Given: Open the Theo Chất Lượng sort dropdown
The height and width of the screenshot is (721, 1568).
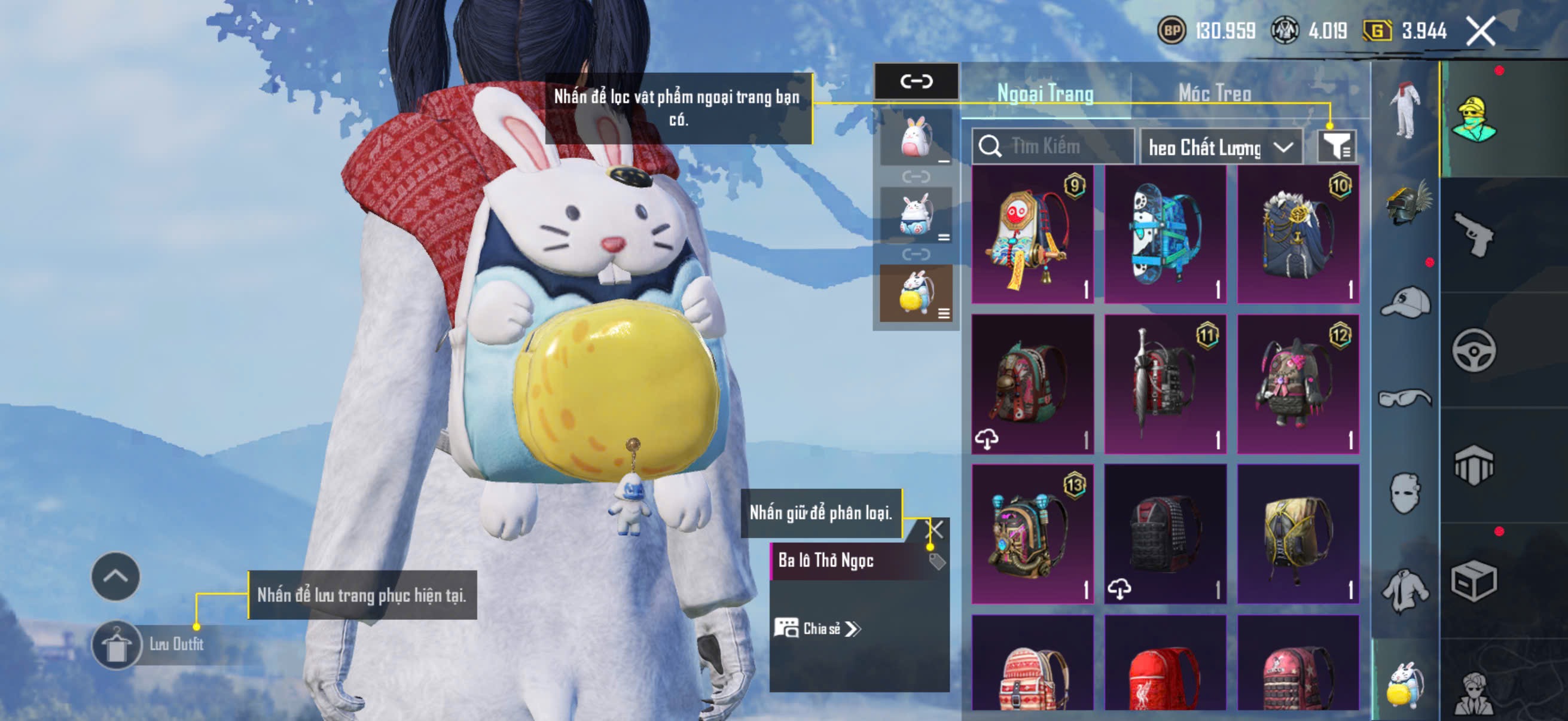Looking at the screenshot, I should click(1220, 147).
